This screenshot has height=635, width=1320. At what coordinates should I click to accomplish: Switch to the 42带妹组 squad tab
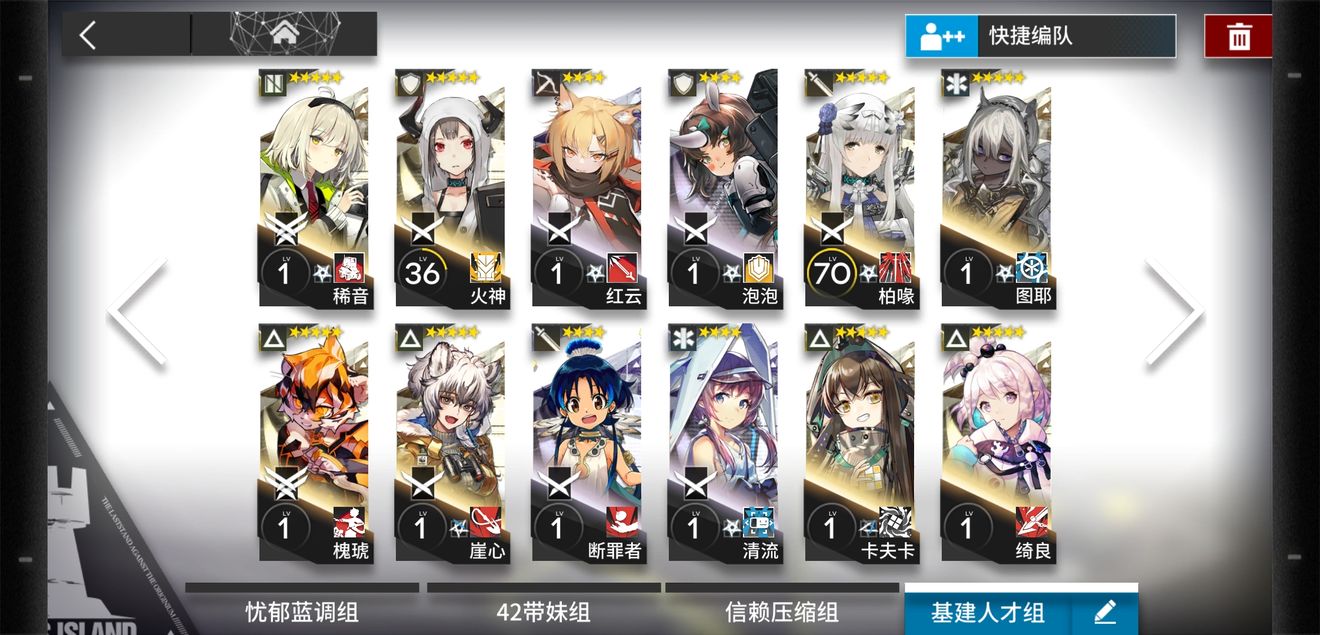pos(544,611)
